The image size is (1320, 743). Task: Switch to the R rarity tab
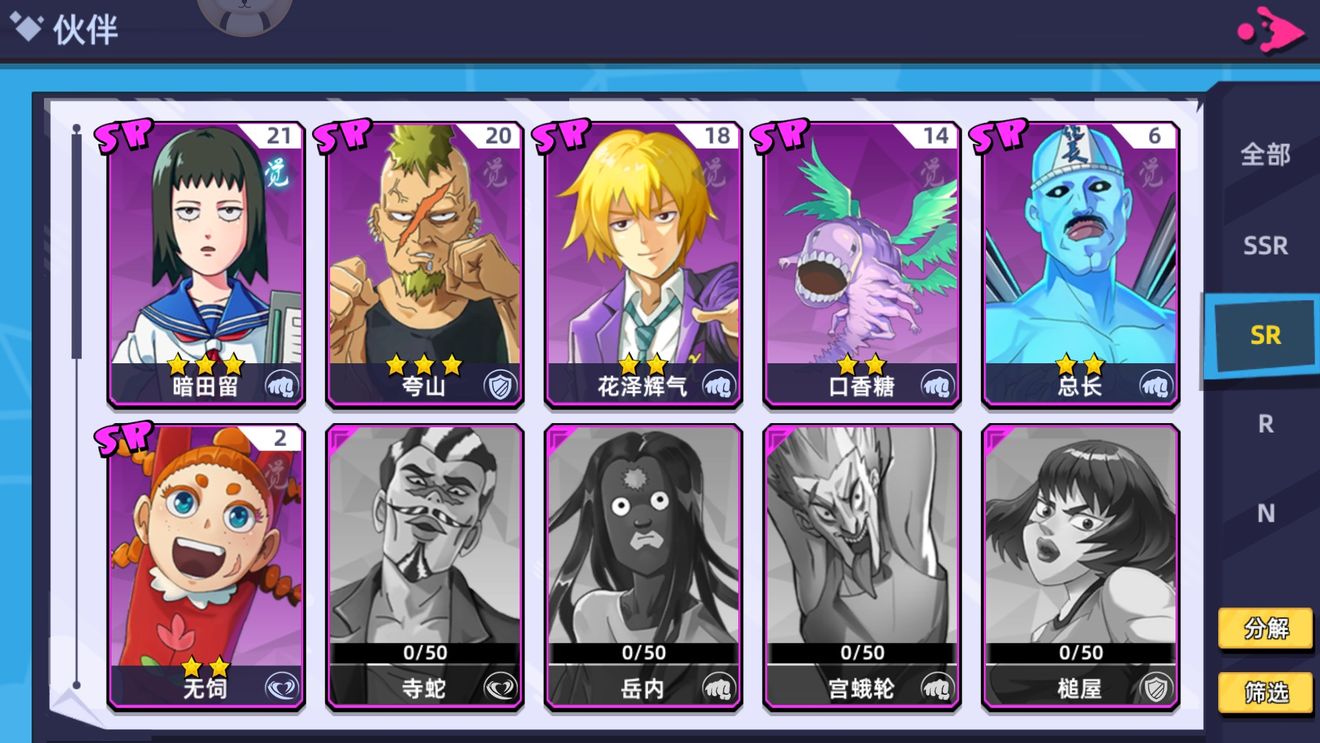pyautogui.click(x=1265, y=424)
